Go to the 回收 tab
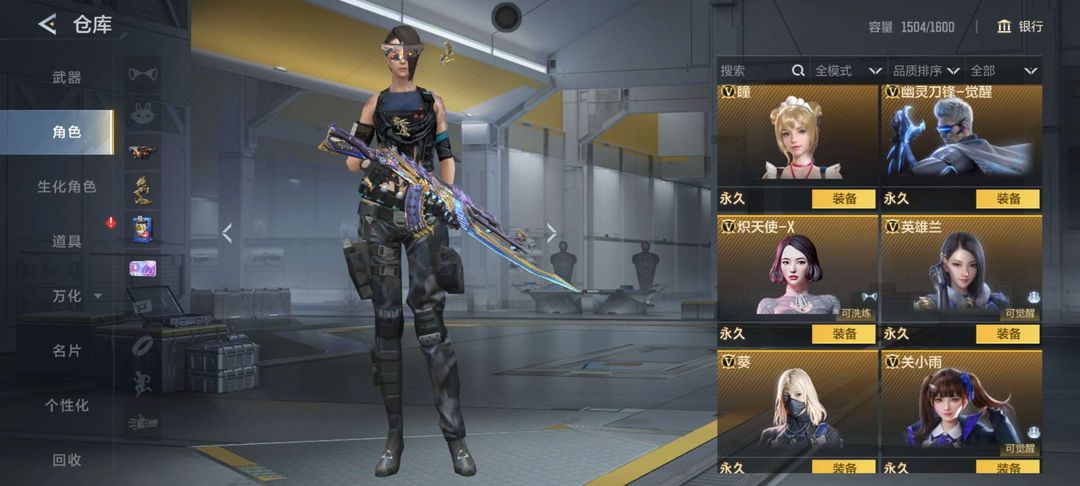The image size is (1080, 486). click(67, 460)
